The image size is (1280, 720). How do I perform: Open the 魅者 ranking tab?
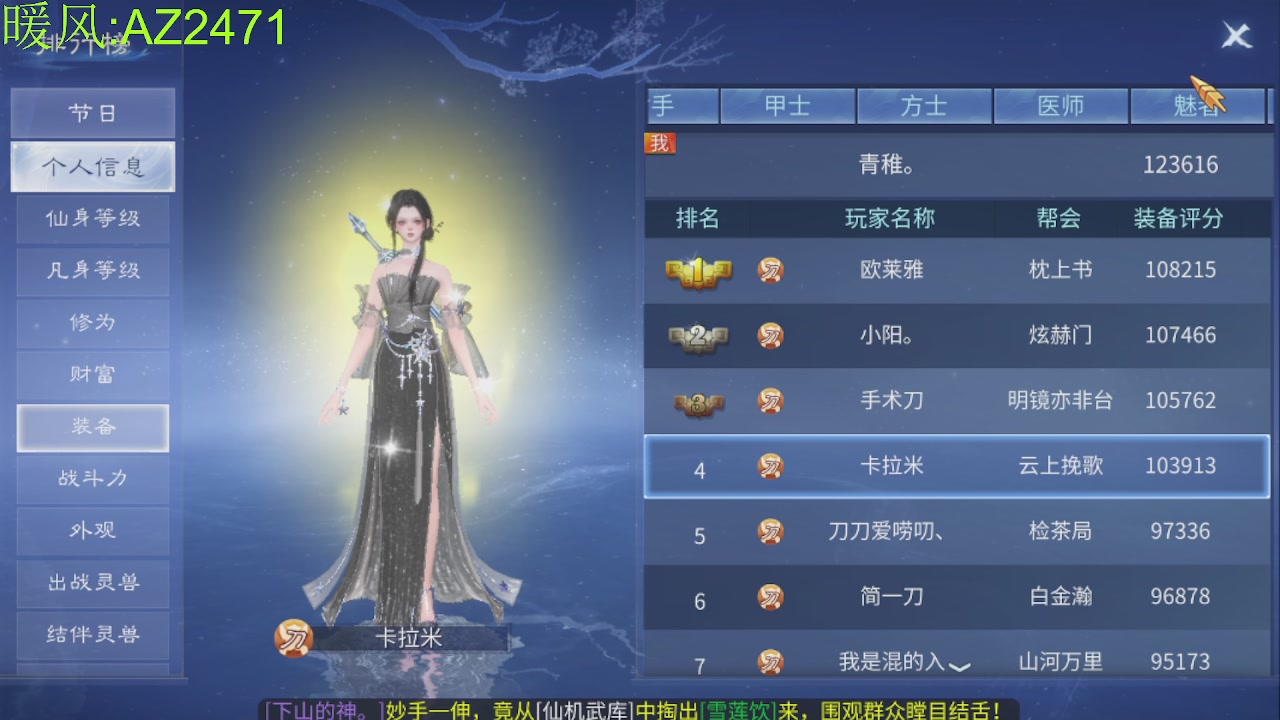[1196, 105]
